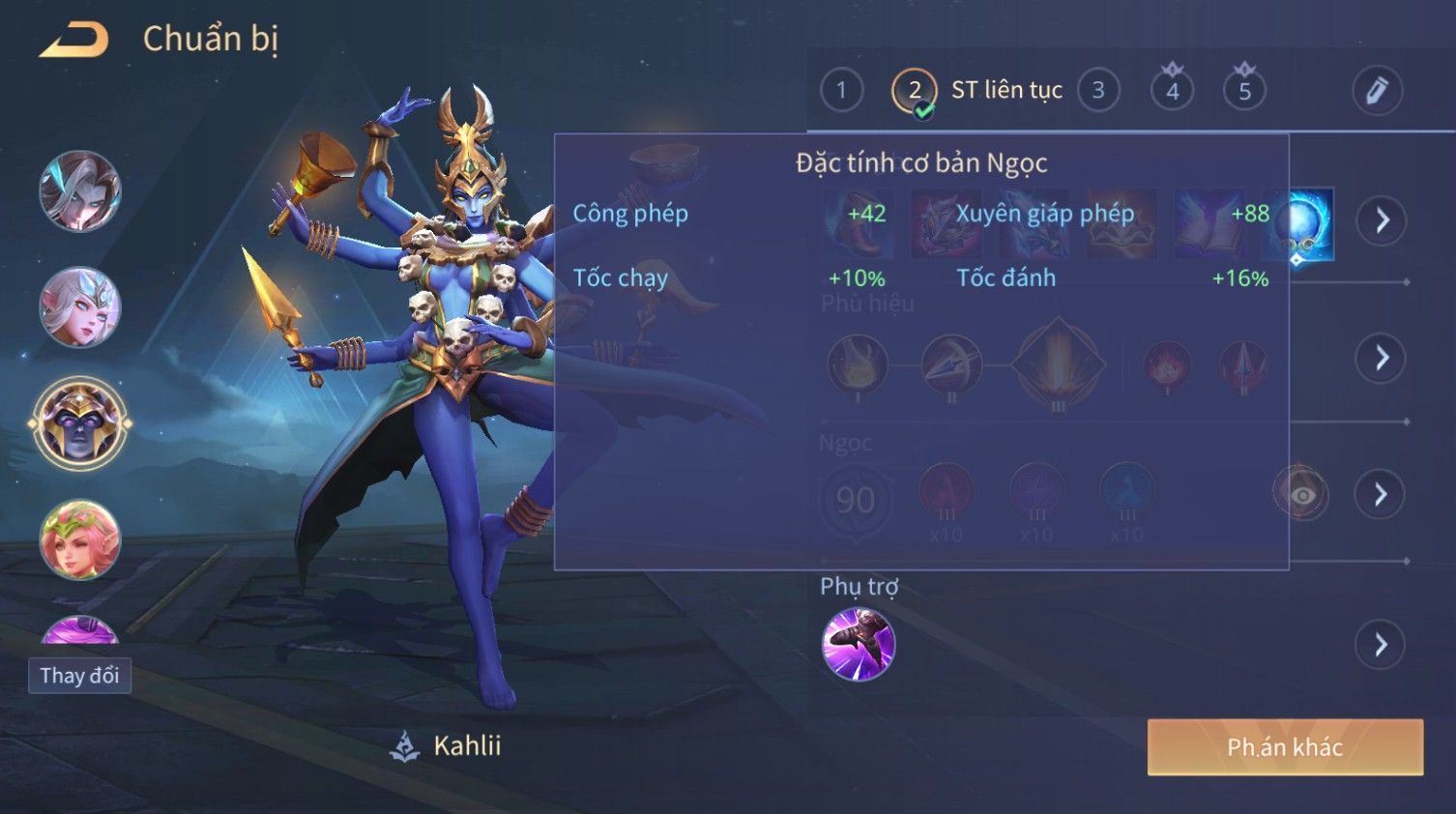Switch to loadout preset 3

1098,91
